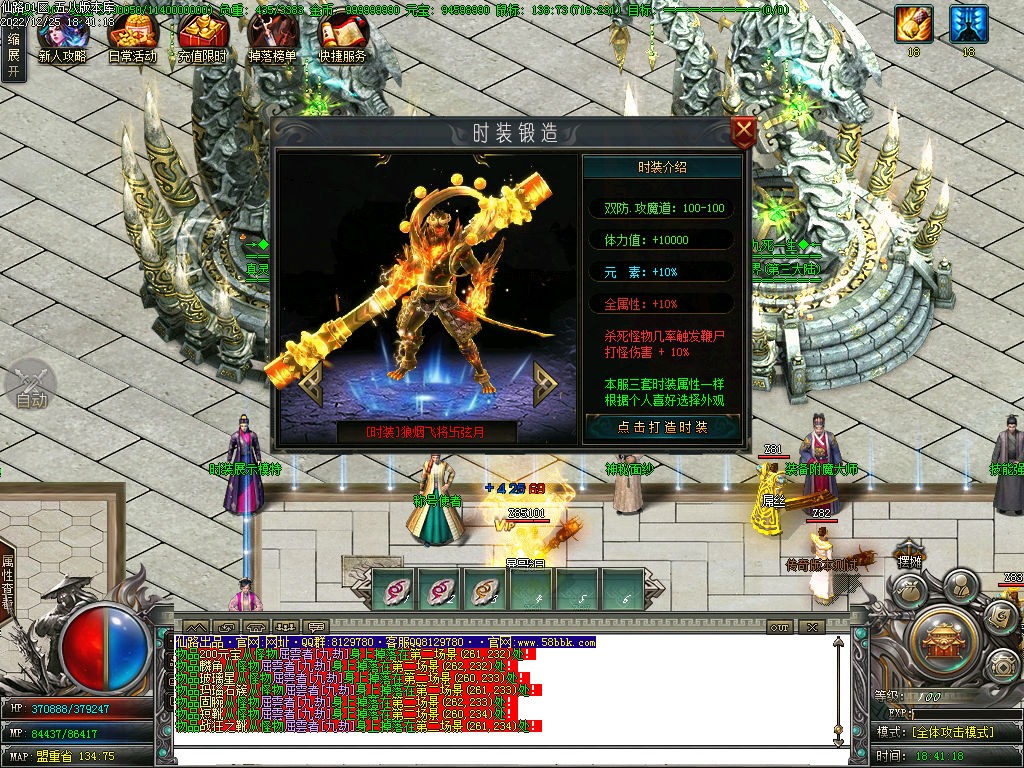Show the previous costume with left arrow
The image size is (1024, 768).
pos(308,383)
